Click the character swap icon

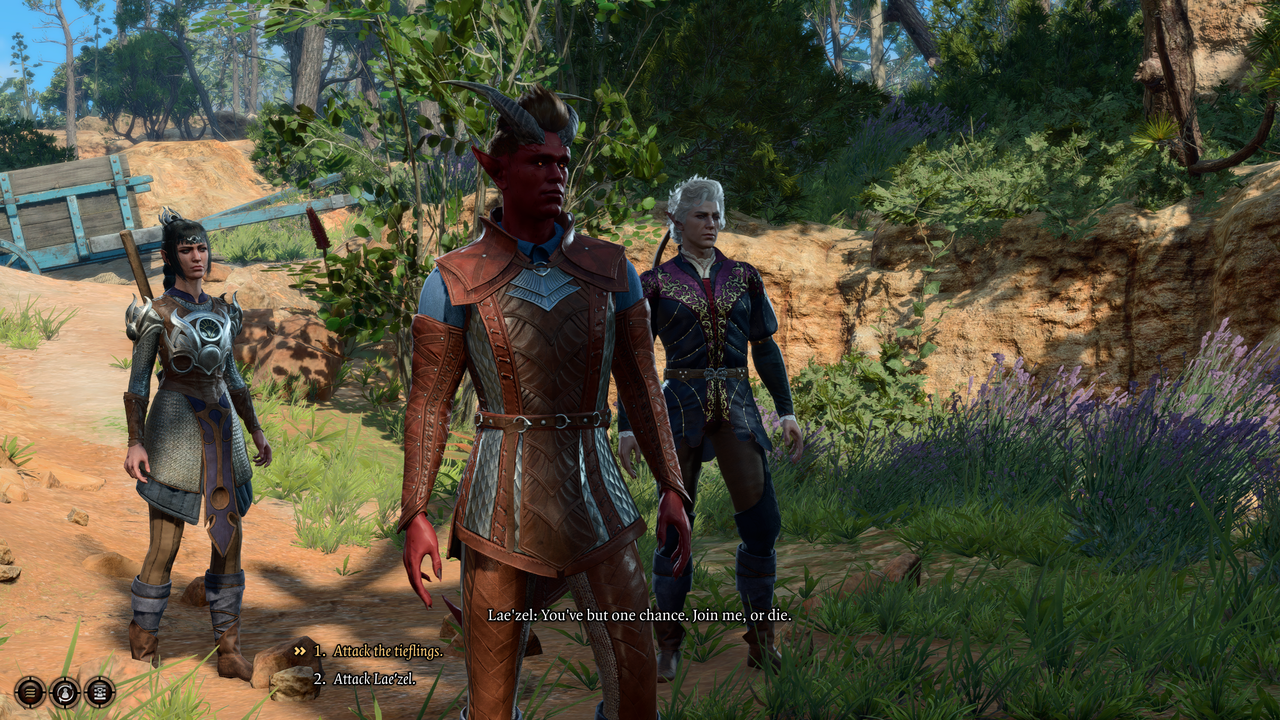point(65,691)
